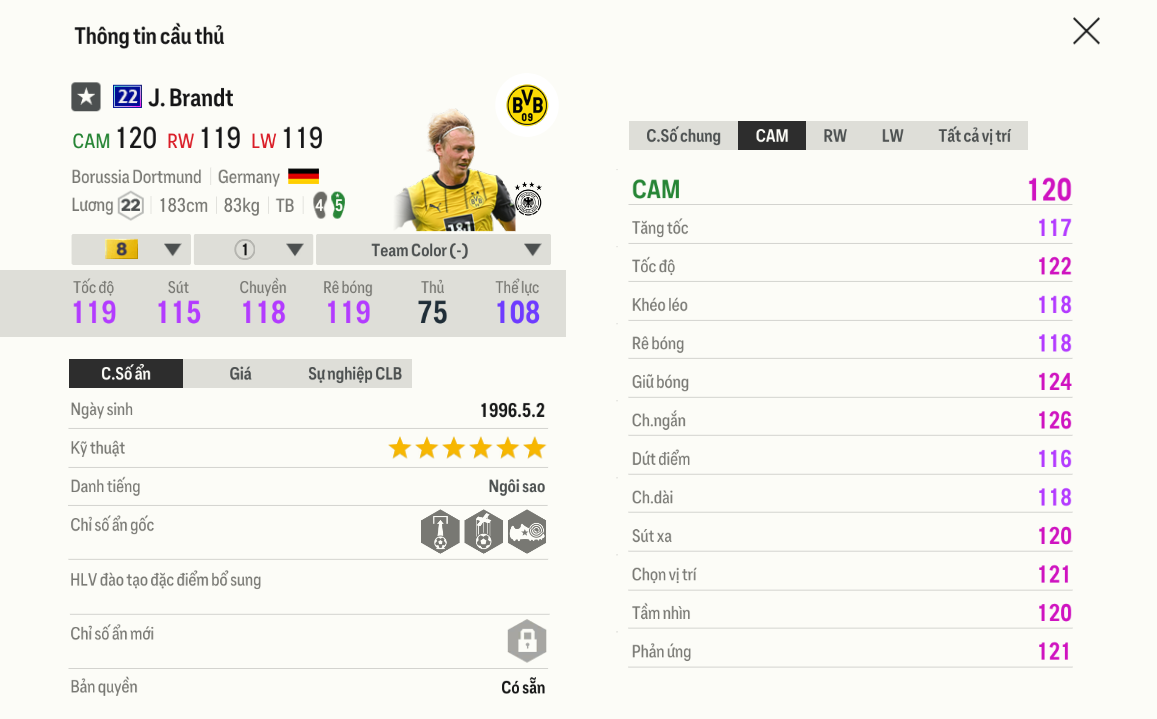Open the Giá price tab
The height and width of the screenshot is (719, 1157).
(x=240, y=374)
